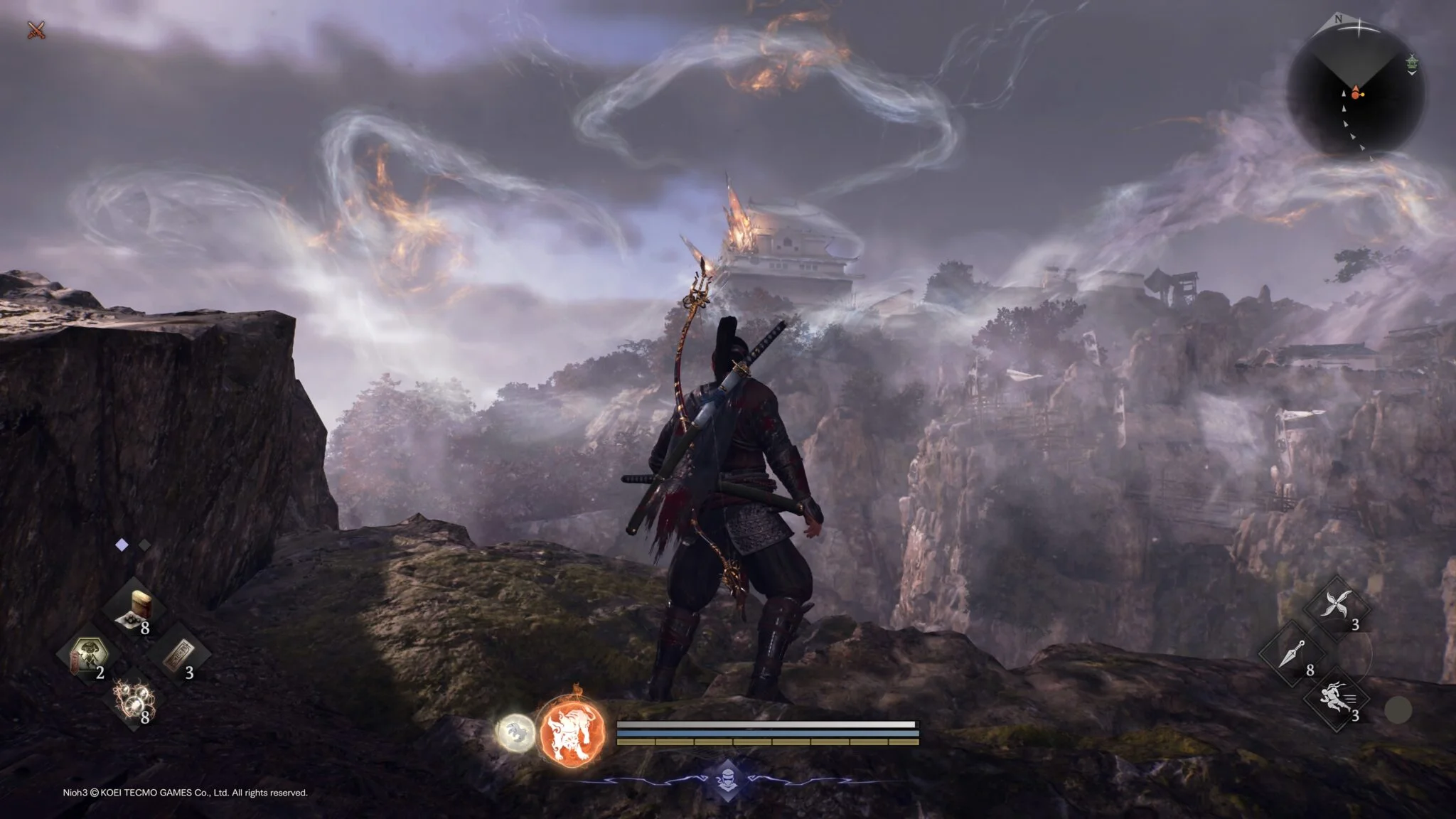1456x819 pixels.
Task: Select the small white guardian spirit orb
Action: tap(515, 732)
